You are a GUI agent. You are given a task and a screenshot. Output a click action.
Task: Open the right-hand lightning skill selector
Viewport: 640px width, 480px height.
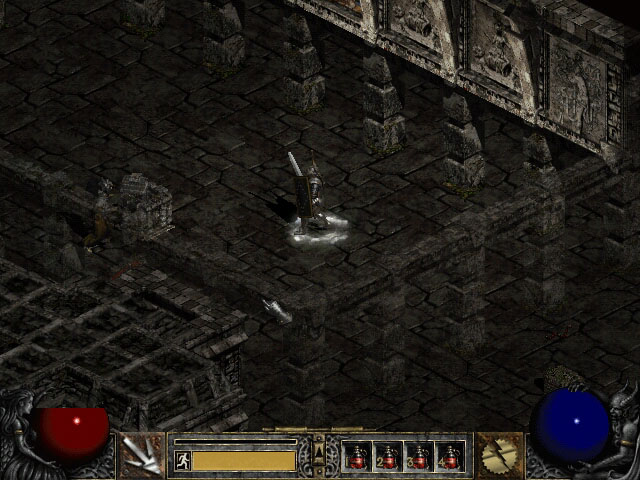pos(498,456)
